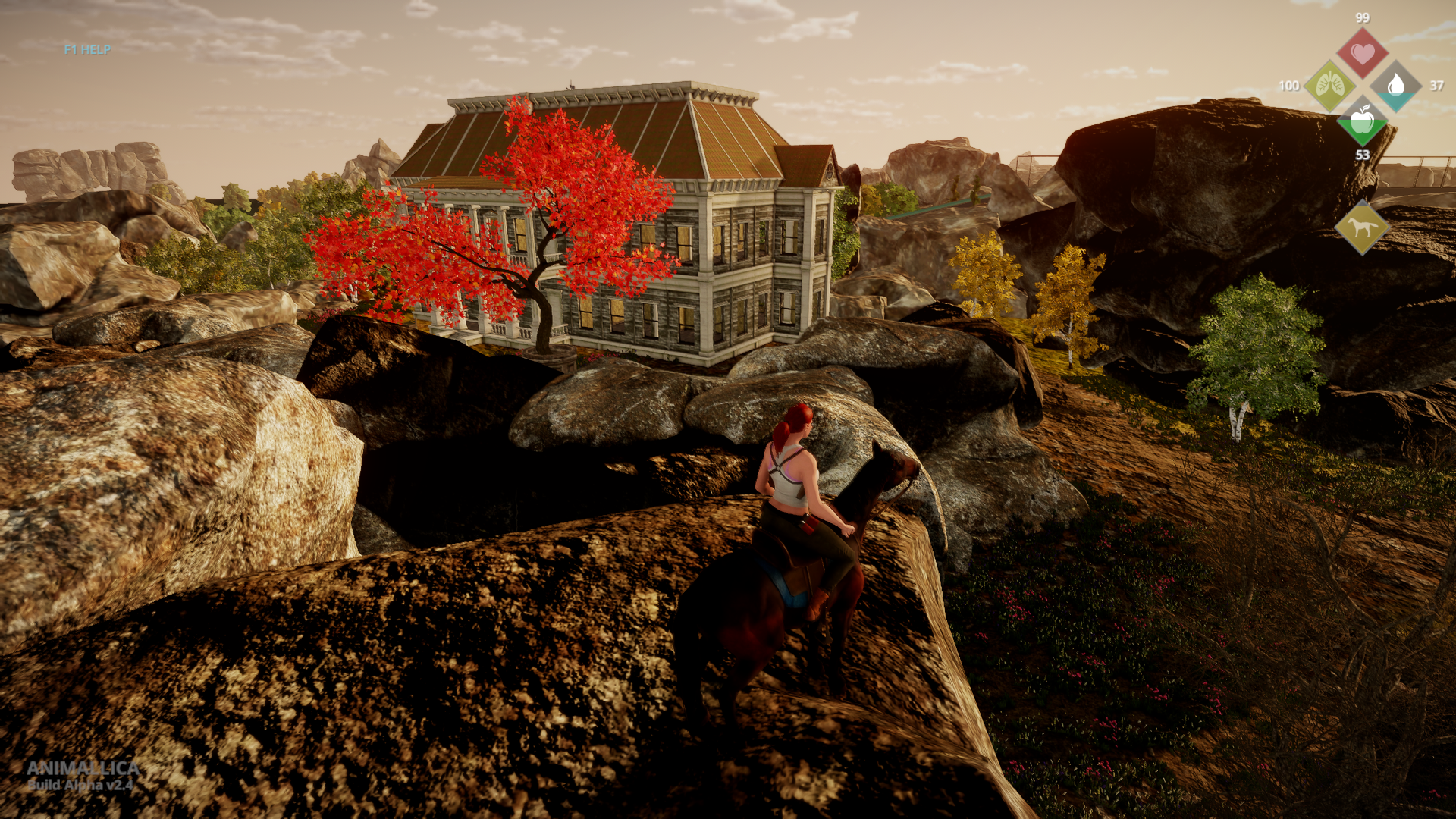Select the green lungs stamina icon
This screenshot has width=1456, height=819.
(x=1329, y=86)
